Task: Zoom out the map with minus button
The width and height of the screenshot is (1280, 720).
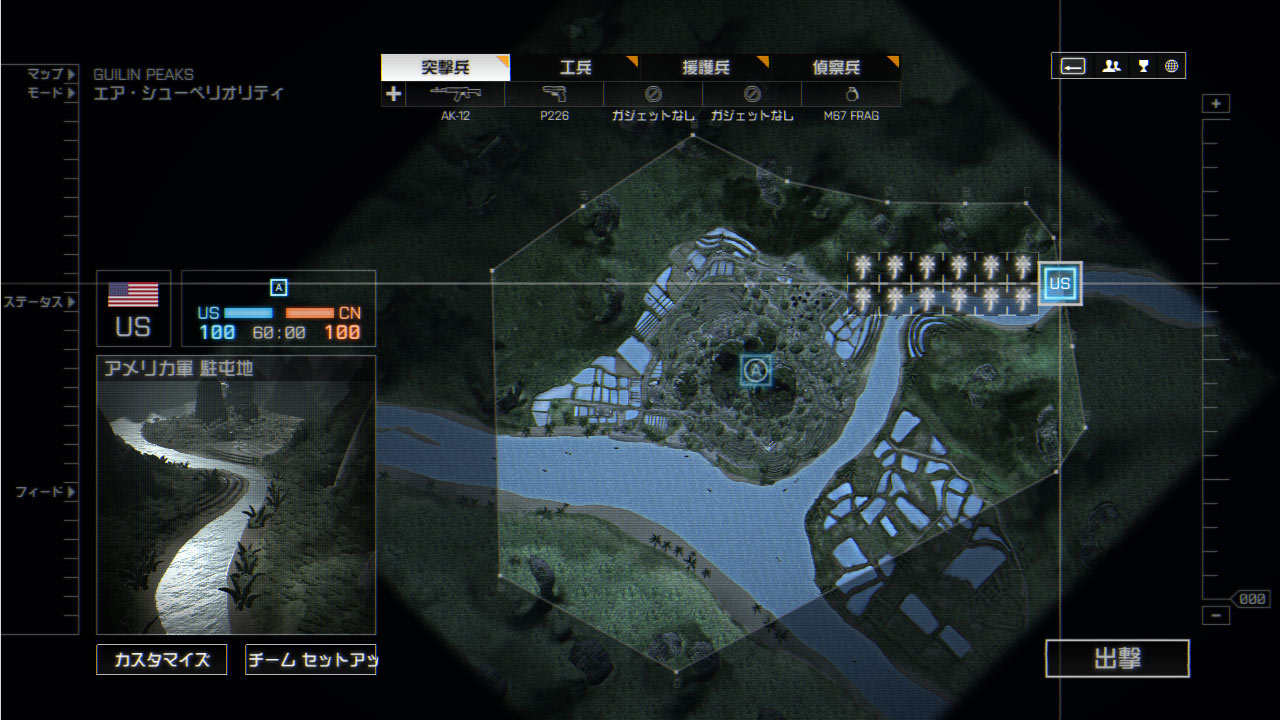Action: tap(1216, 616)
